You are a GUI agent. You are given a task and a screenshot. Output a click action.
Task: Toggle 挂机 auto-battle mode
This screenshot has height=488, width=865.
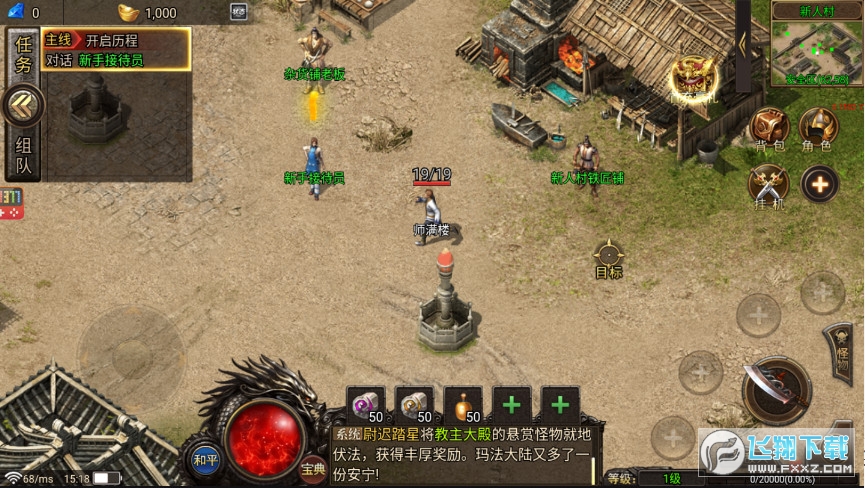[769, 186]
